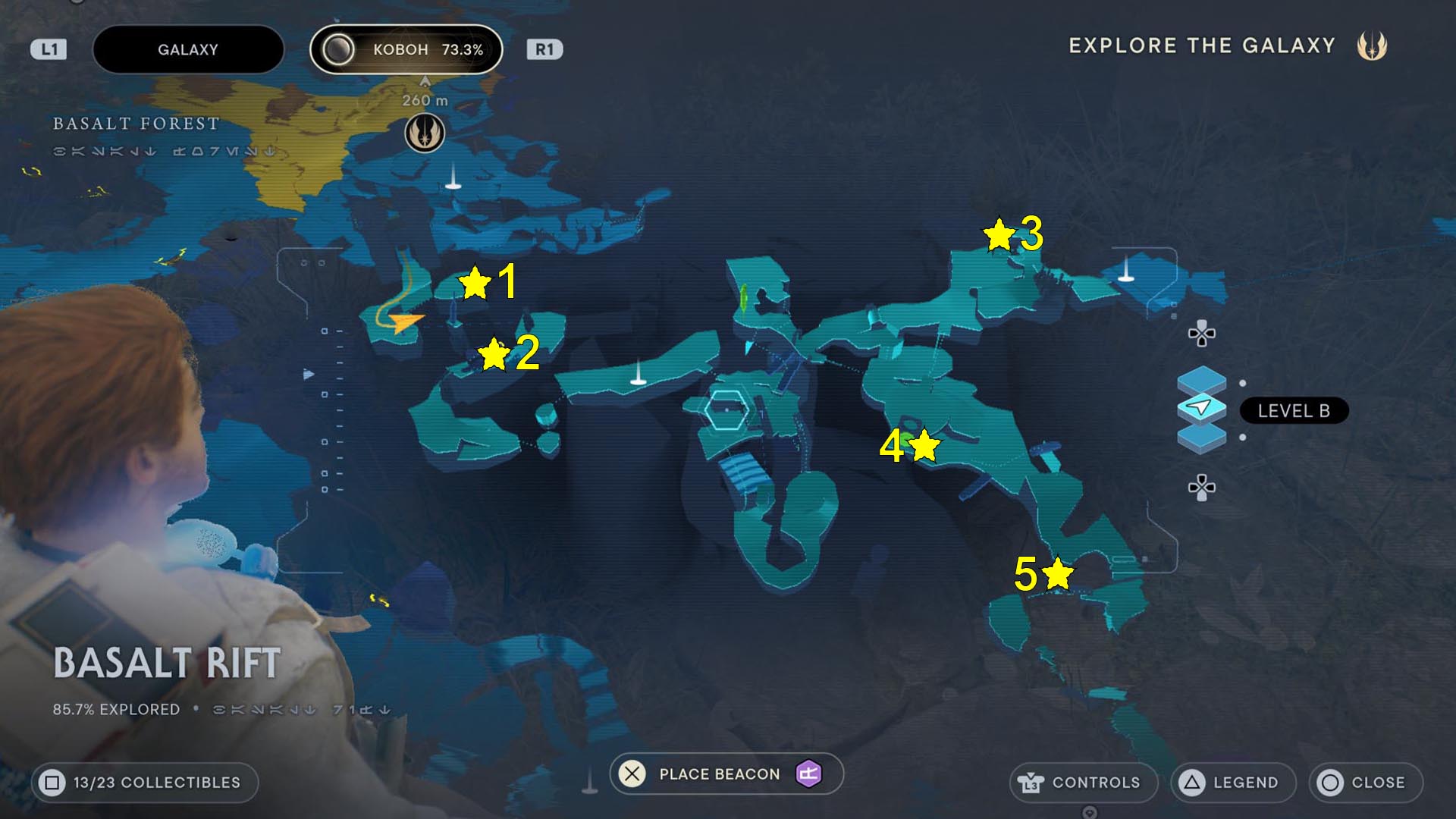Click the hexagon workbench marker on map
The height and width of the screenshot is (819, 1456).
click(x=726, y=410)
